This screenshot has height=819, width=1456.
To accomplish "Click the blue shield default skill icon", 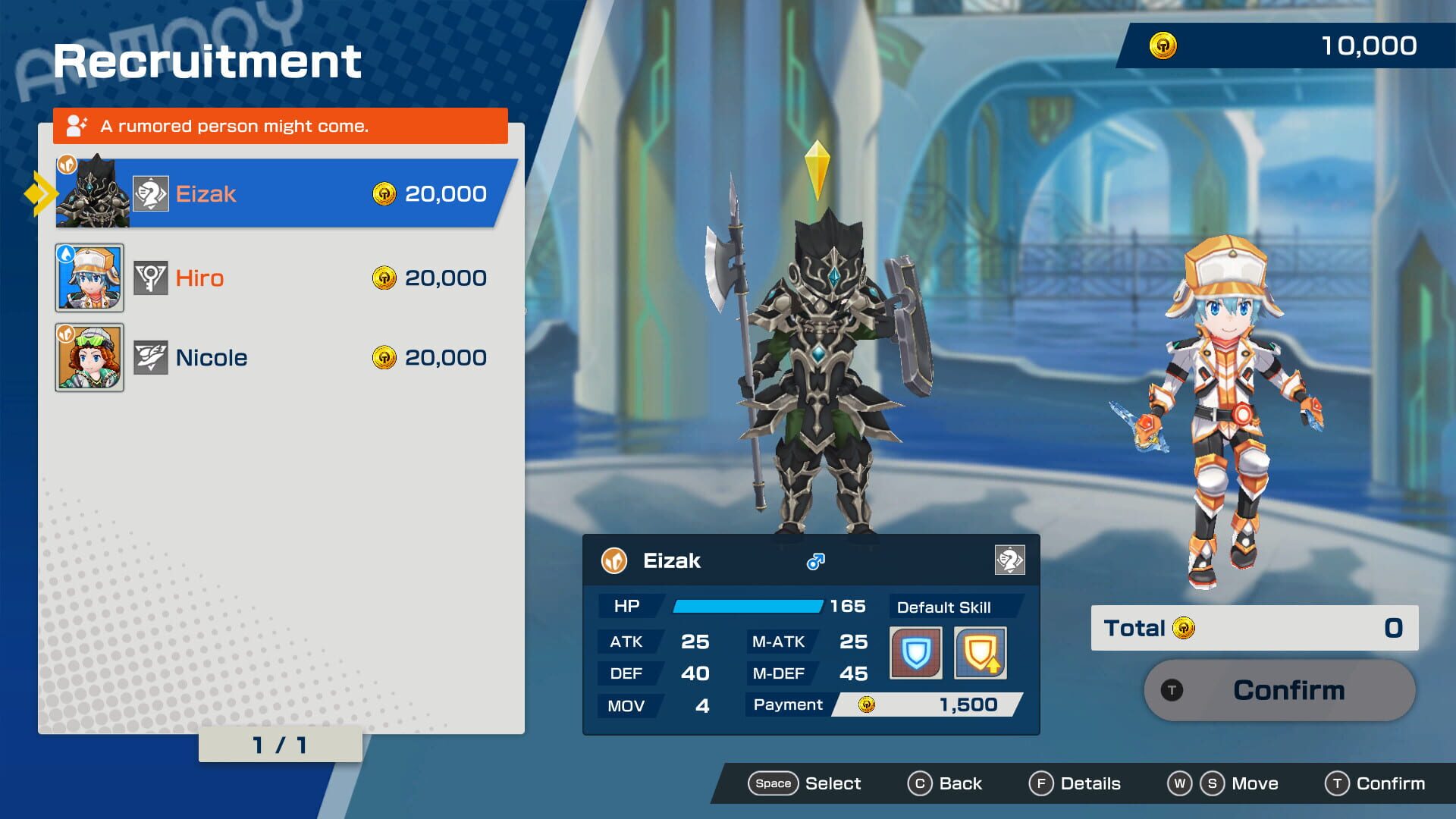I will pos(916,652).
